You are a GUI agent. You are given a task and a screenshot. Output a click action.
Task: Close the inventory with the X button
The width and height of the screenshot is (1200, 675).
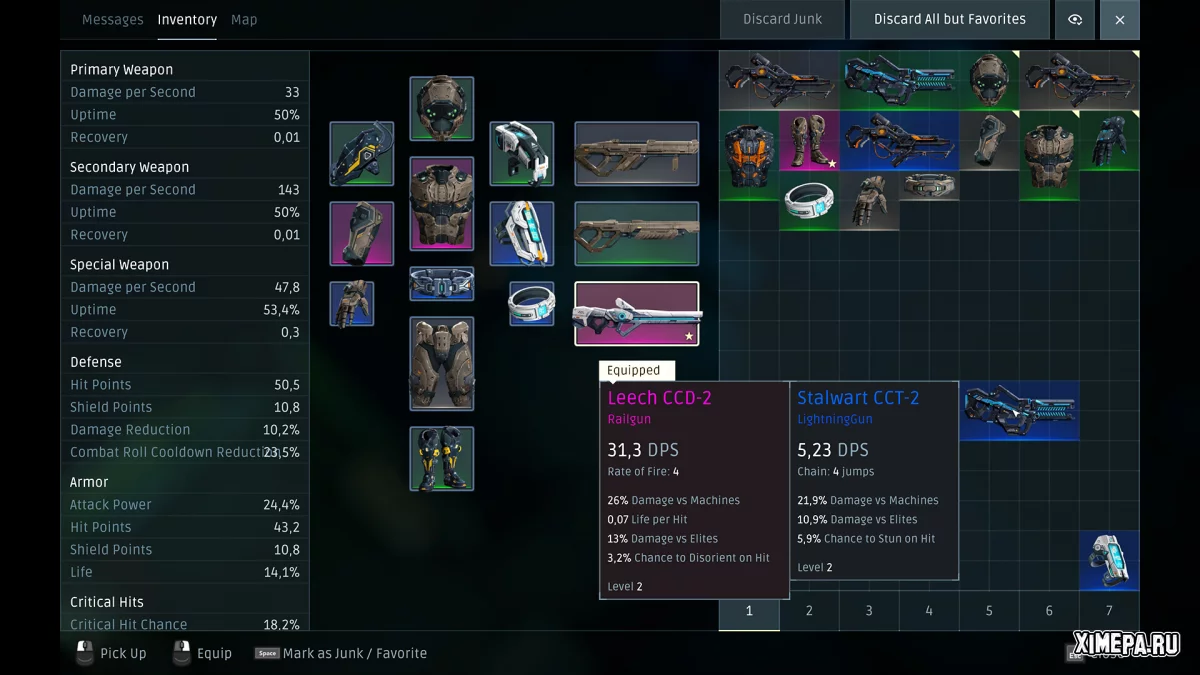pyautogui.click(x=1119, y=20)
